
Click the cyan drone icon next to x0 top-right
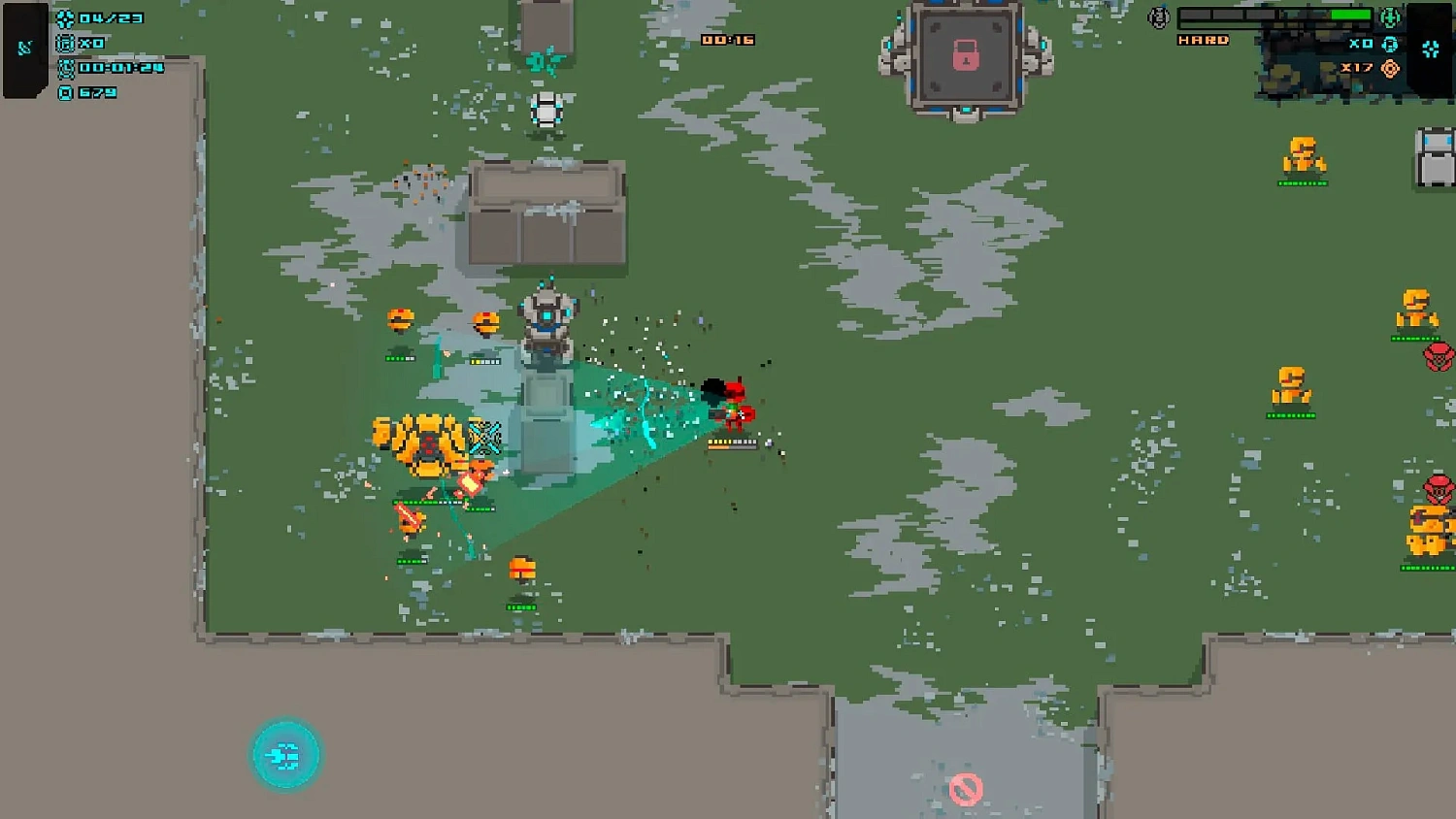coord(1390,46)
